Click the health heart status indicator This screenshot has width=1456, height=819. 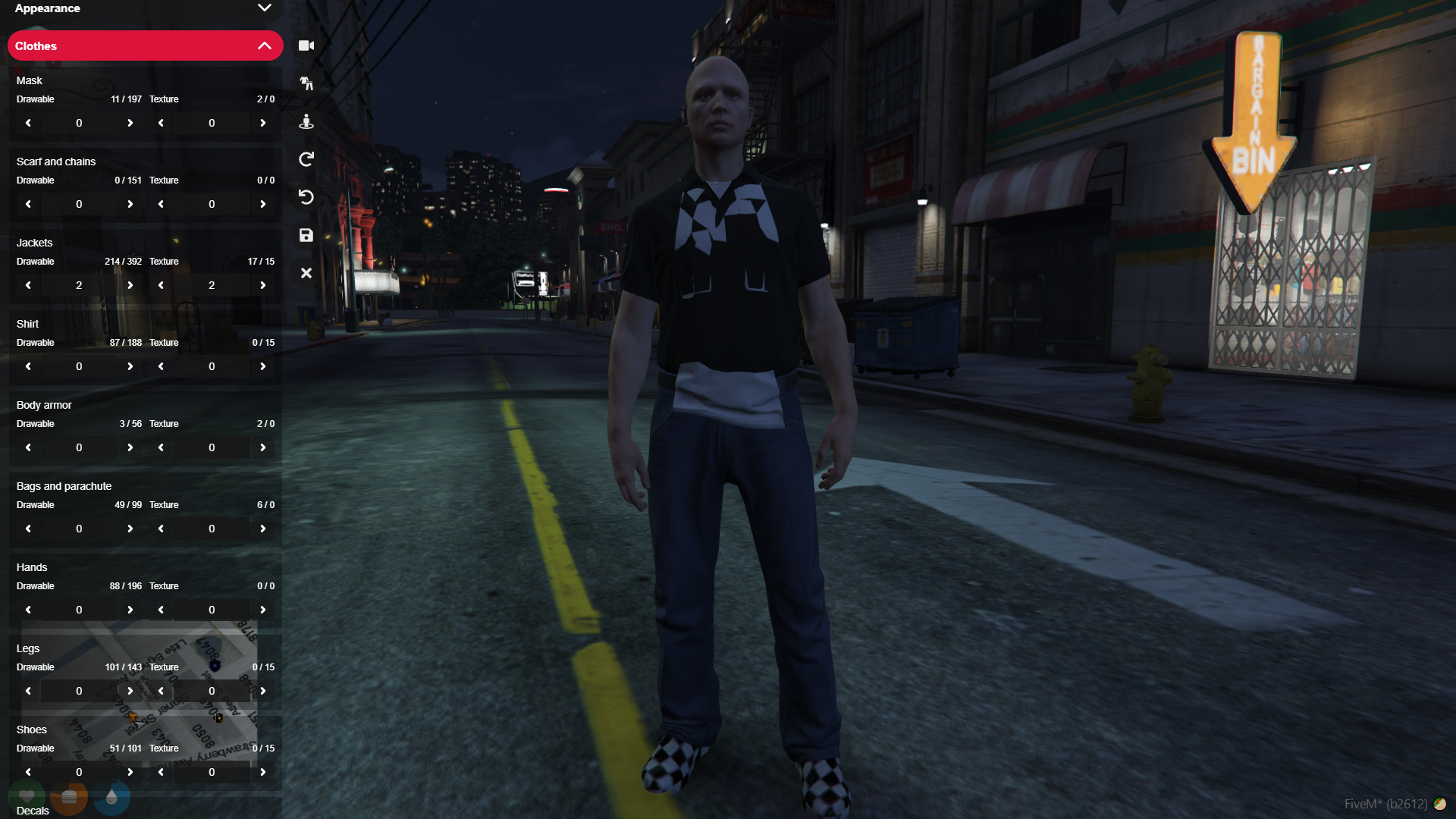pos(27,797)
